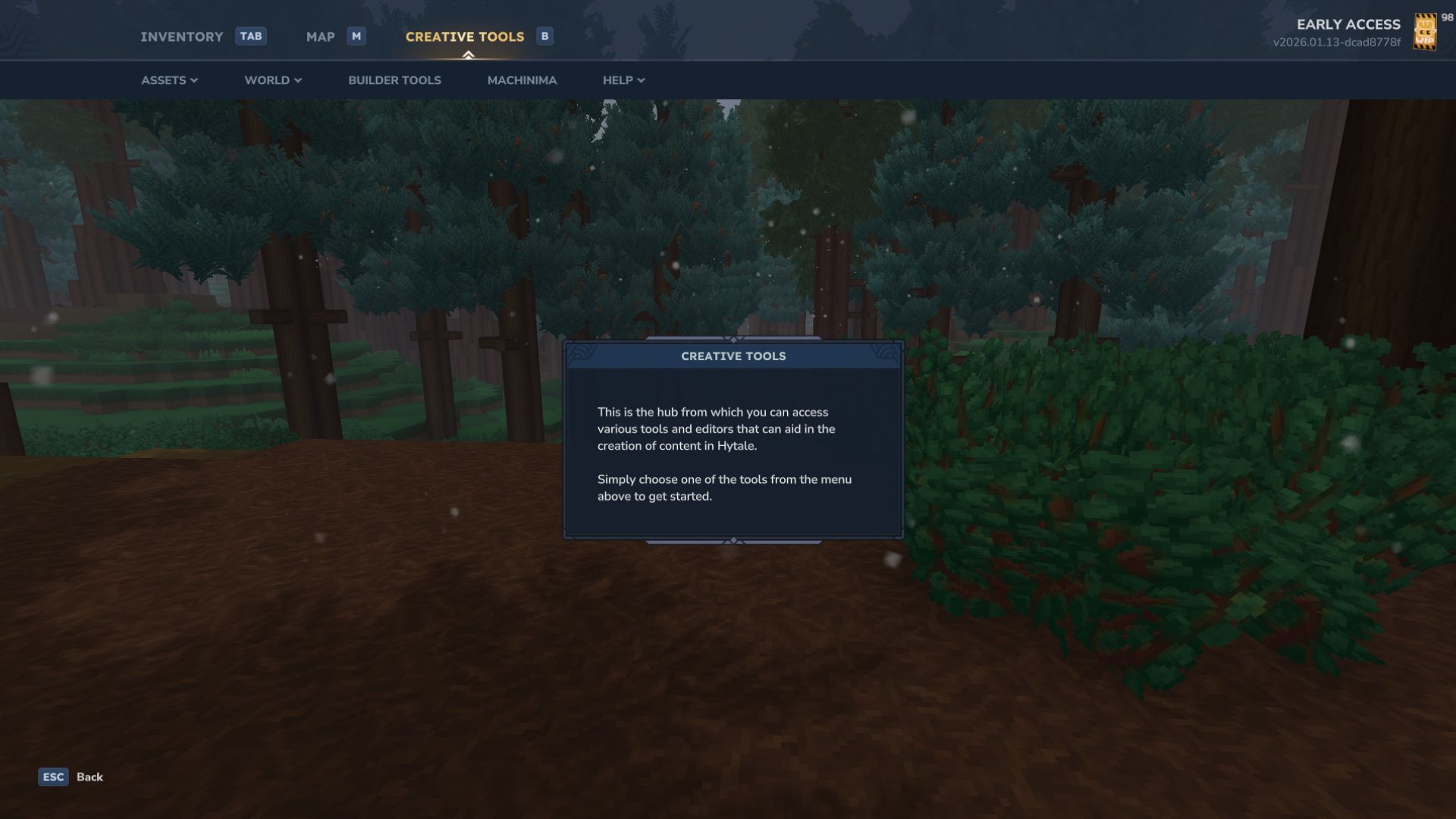Viewport: 1456px width, 819px height.
Task: Open the MACHINIMA menu item
Action: (522, 80)
